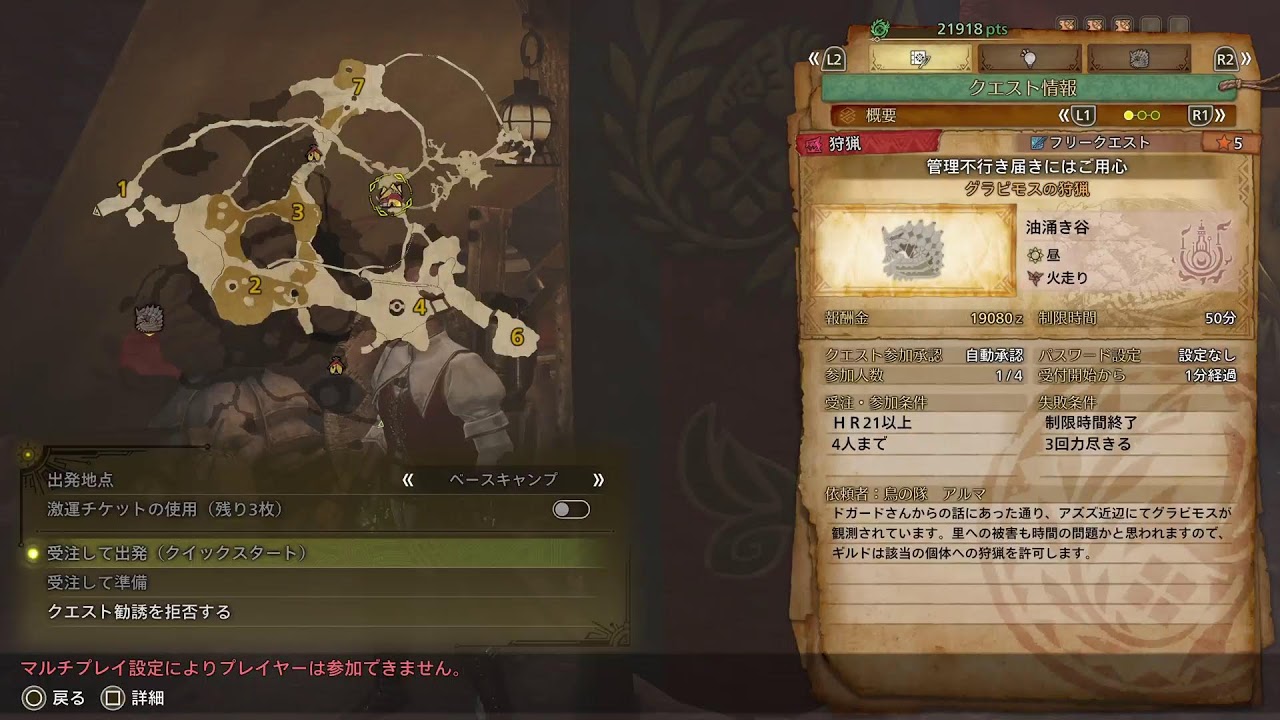Select area 6 on the map
Screen dimensions: 1280x720
coord(517,337)
